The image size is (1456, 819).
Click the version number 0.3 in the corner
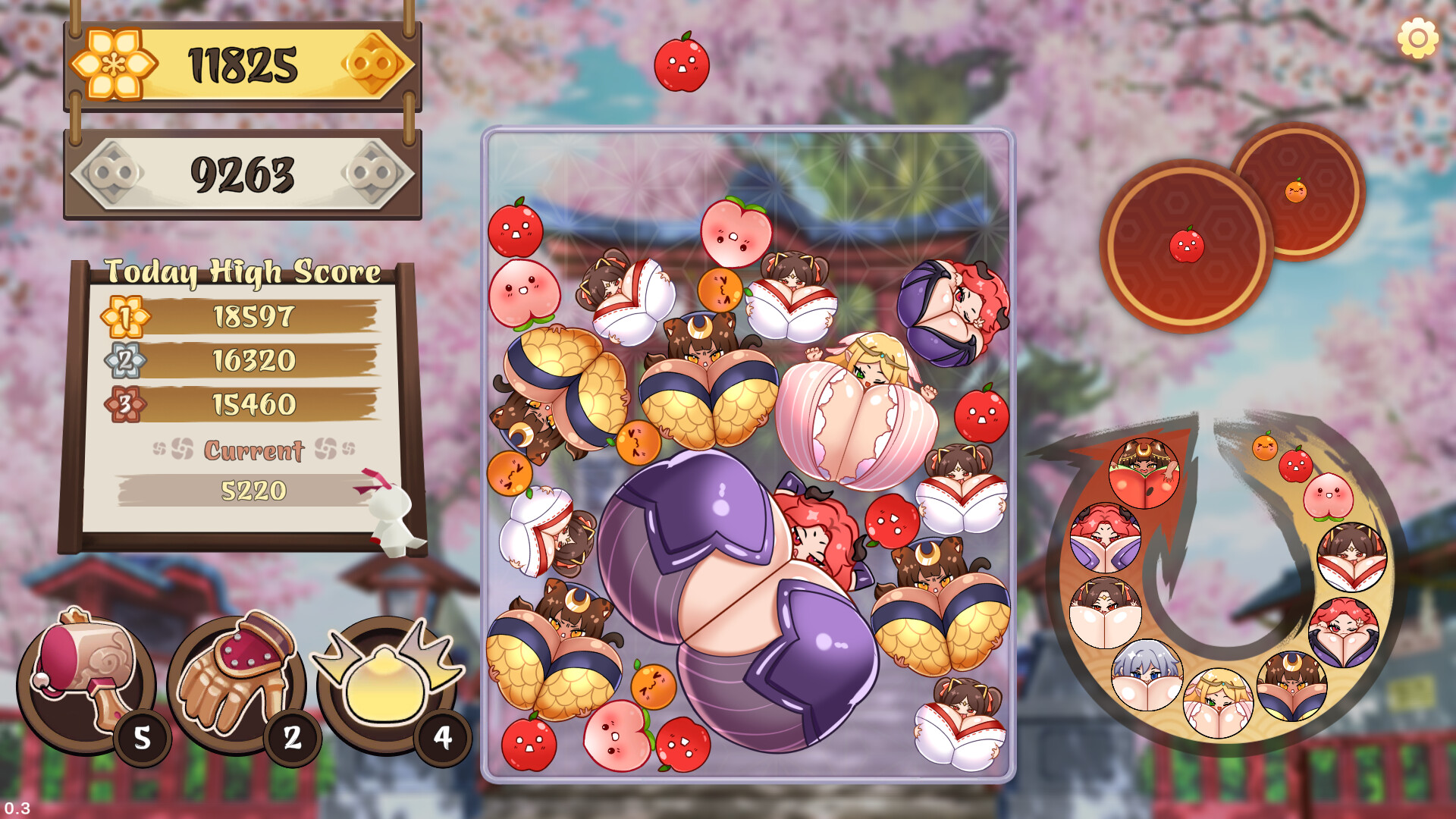[18, 808]
